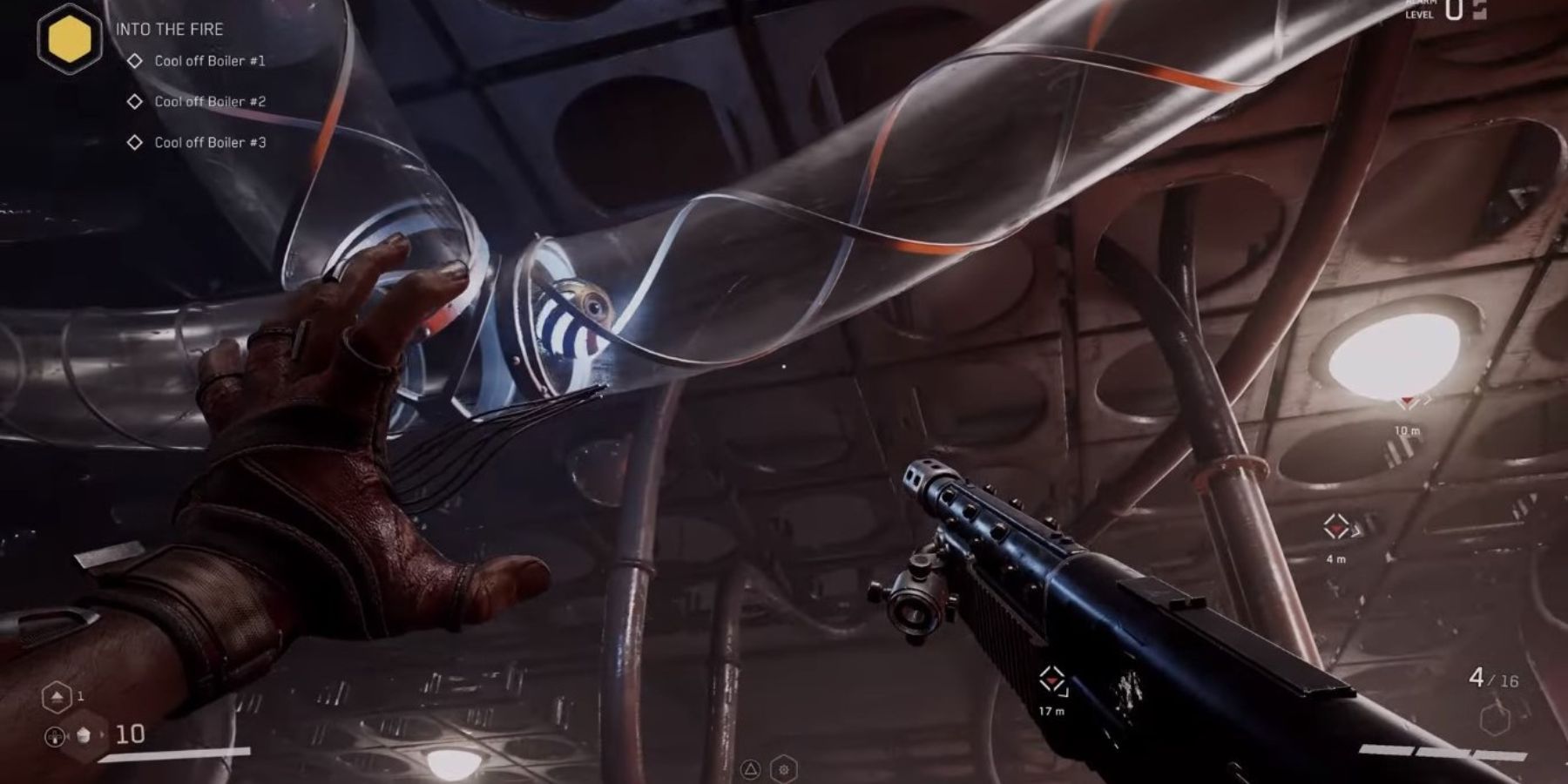This screenshot has height=784, width=1568.
Task: Click the ammo reserve bar bottom left
Action: 174,756
